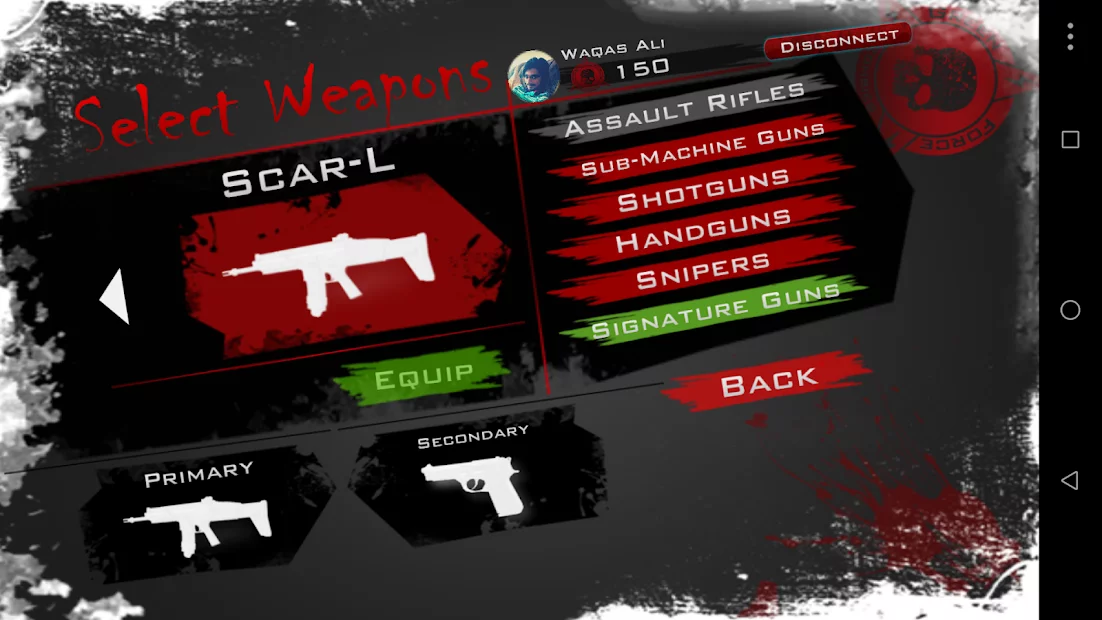
Task: Open the Android three-dot overflow menu
Action: click(1070, 37)
